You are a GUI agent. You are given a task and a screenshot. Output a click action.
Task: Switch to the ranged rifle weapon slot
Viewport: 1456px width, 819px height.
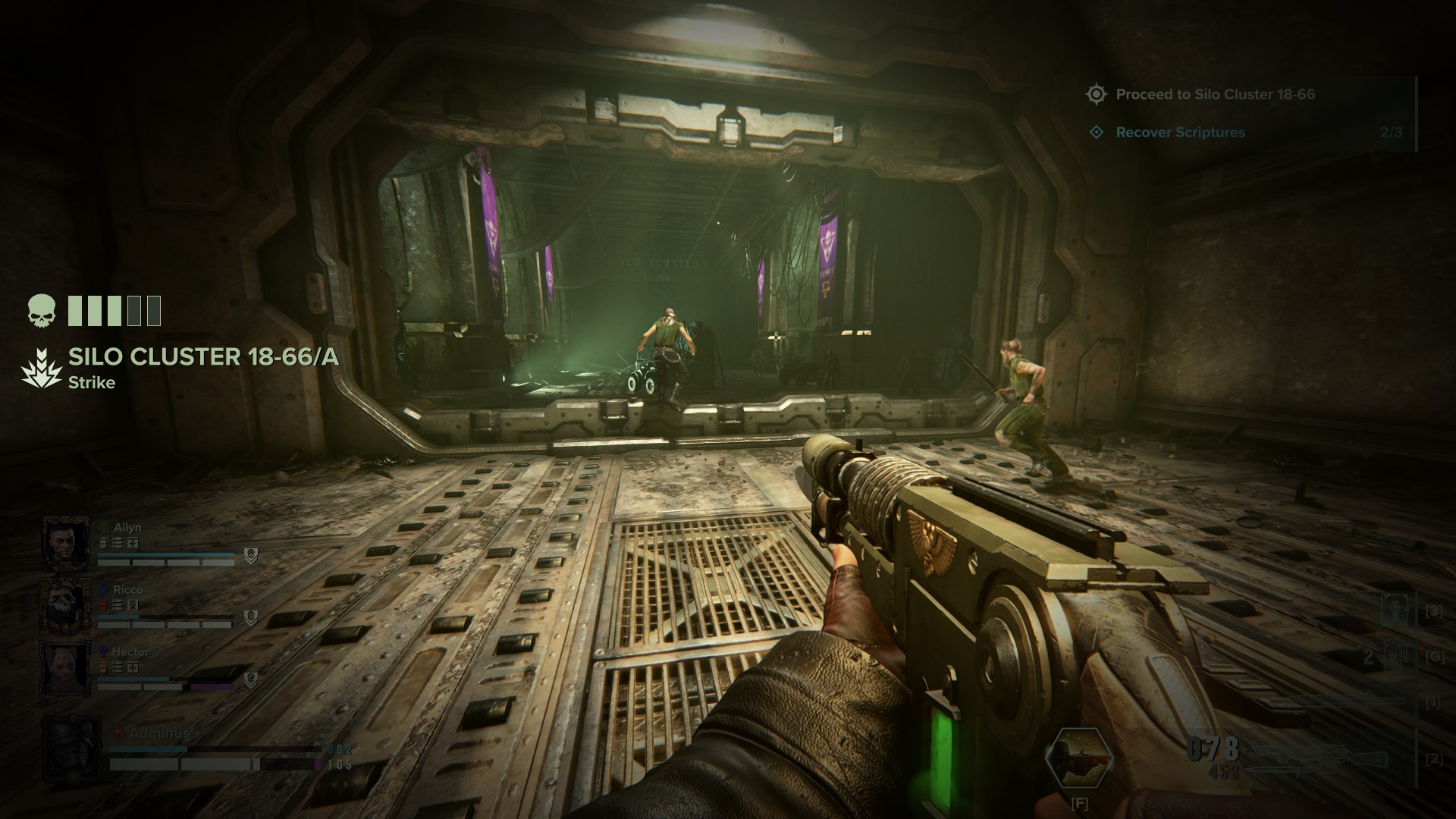pyautogui.click(x=1319, y=759)
